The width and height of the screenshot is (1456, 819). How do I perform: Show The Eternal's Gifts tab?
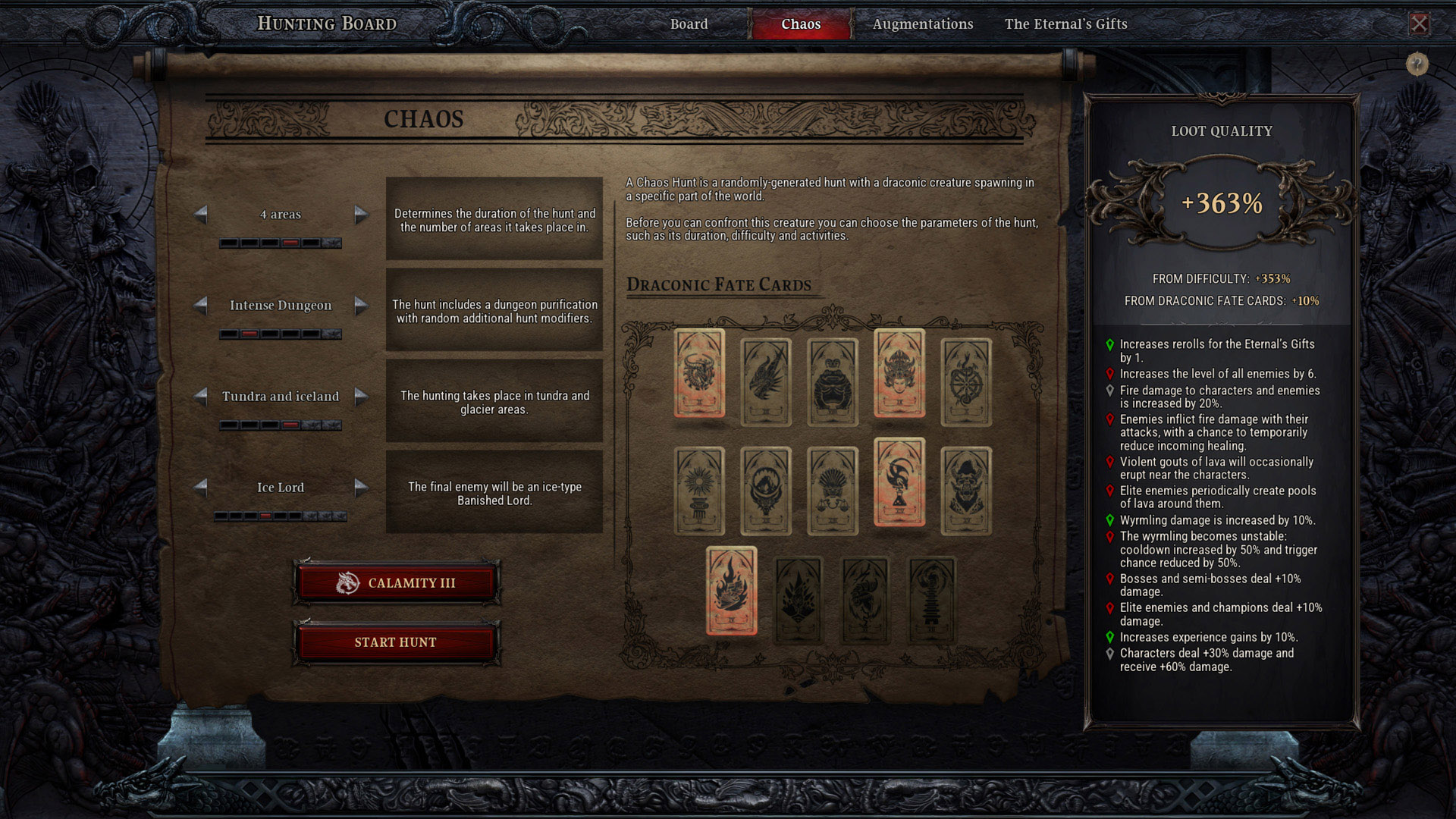click(x=1065, y=24)
